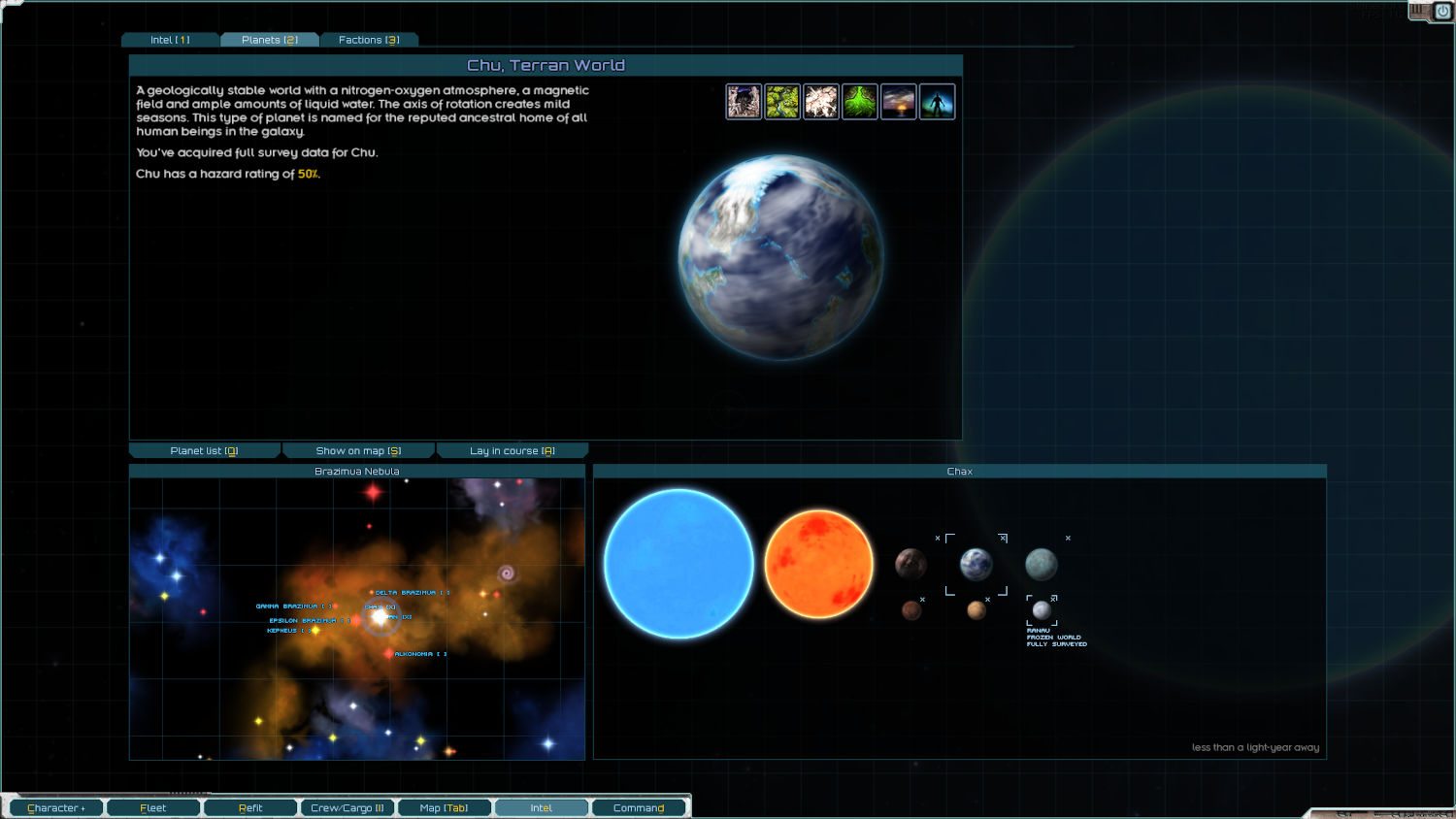This screenshot has width=1456, height=819.
Task: Open the Command screen
Action: tap(639, 807)
